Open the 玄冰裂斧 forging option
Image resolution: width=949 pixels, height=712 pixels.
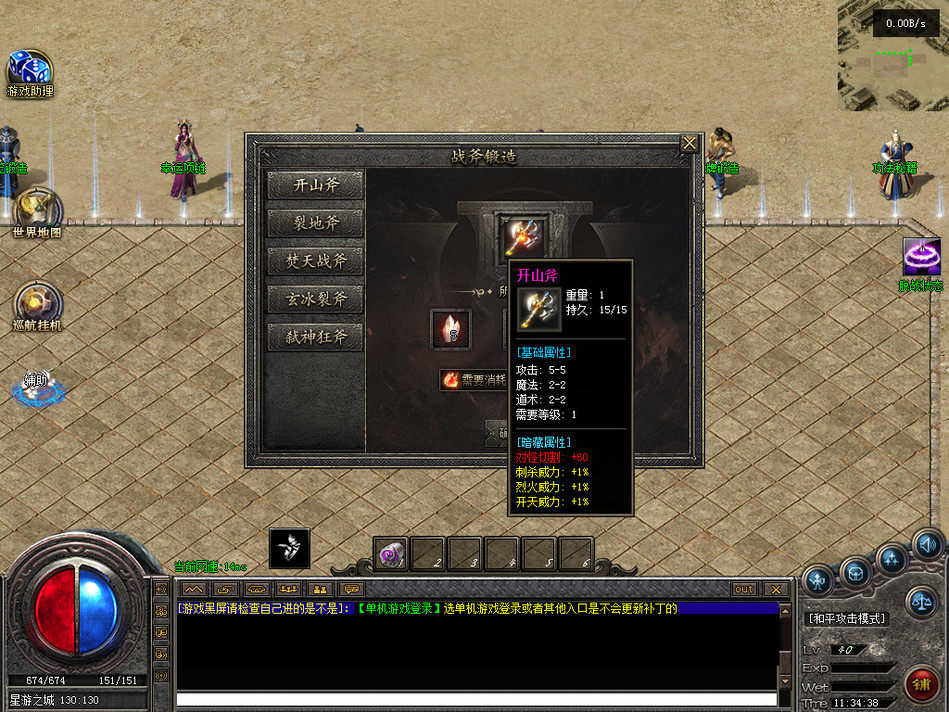(x=316, y=299)
